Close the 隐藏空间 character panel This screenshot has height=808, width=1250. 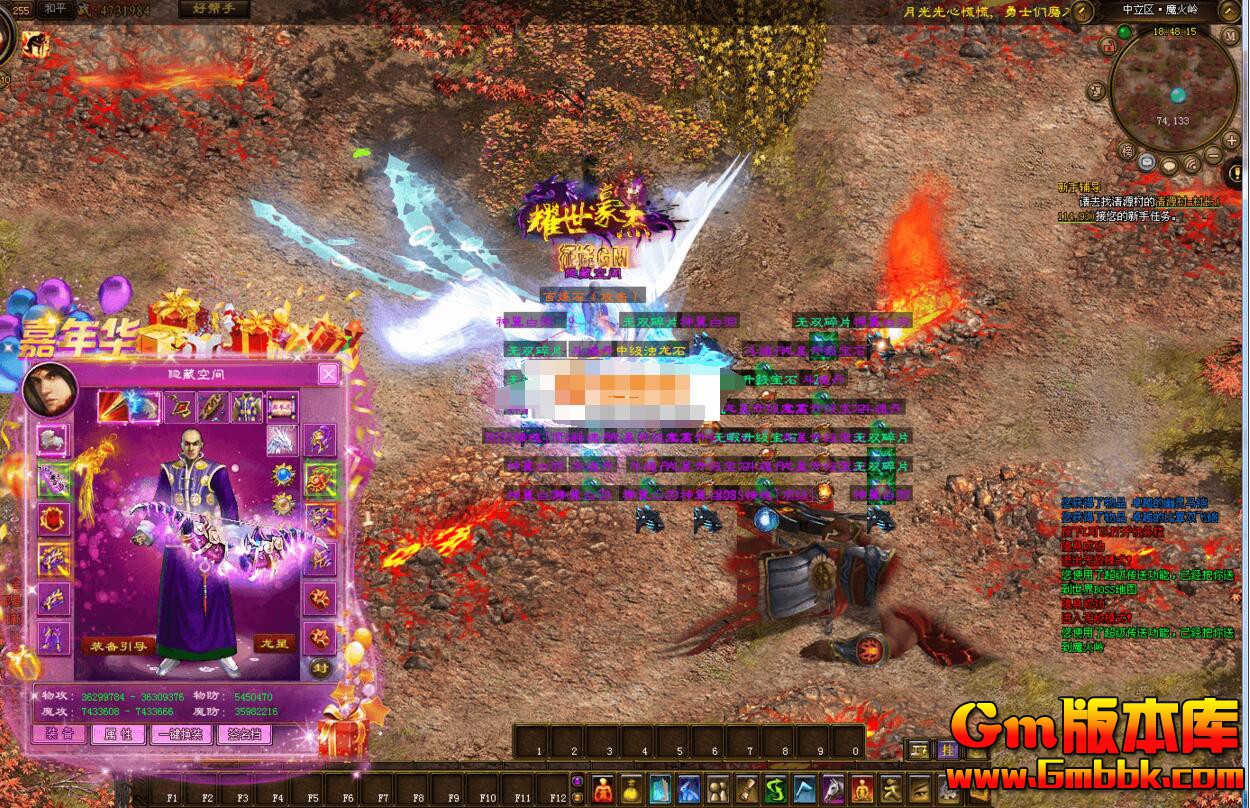coord(328,374)
